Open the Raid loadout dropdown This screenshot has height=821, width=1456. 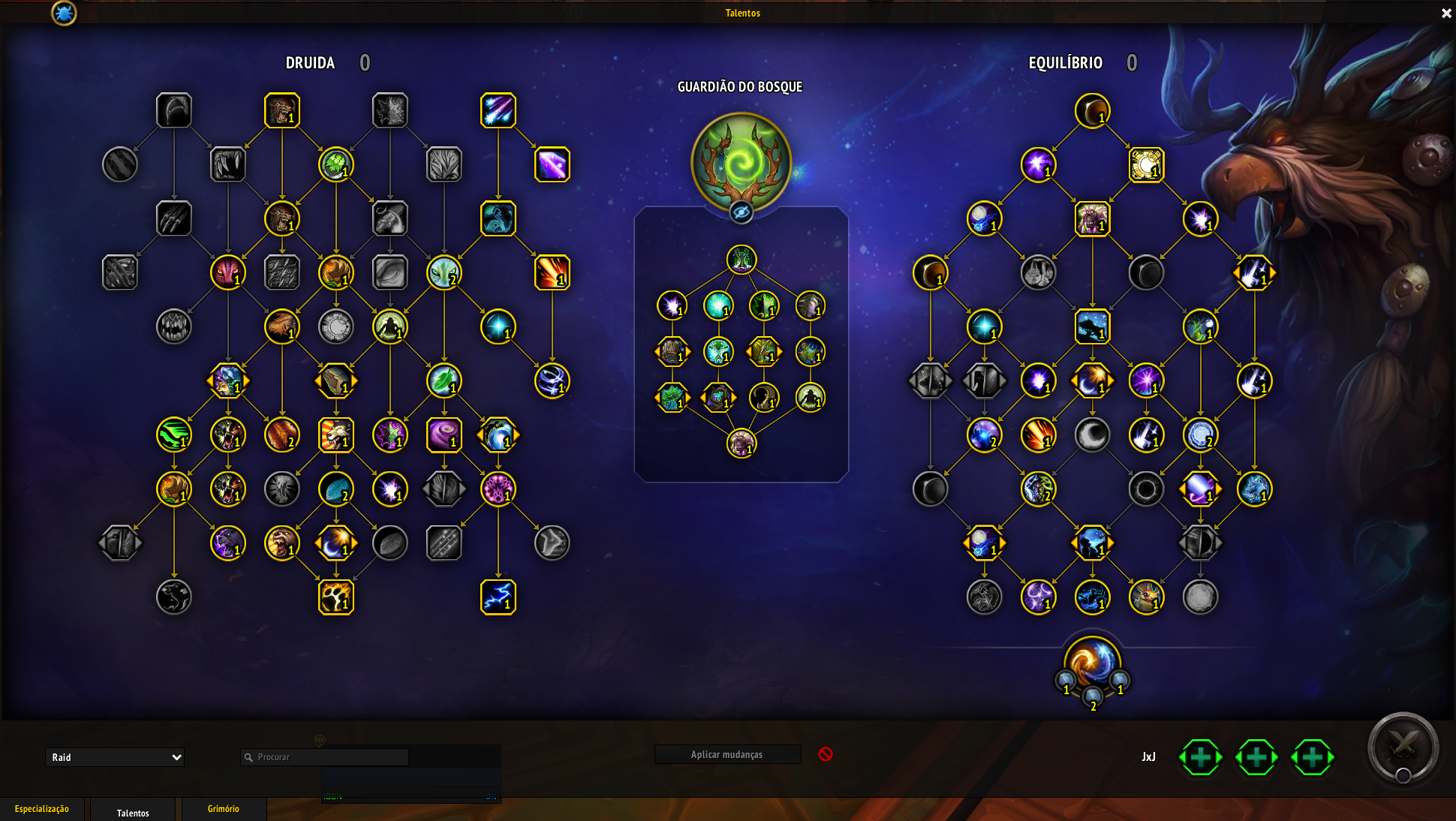click(x=114, y=757)
